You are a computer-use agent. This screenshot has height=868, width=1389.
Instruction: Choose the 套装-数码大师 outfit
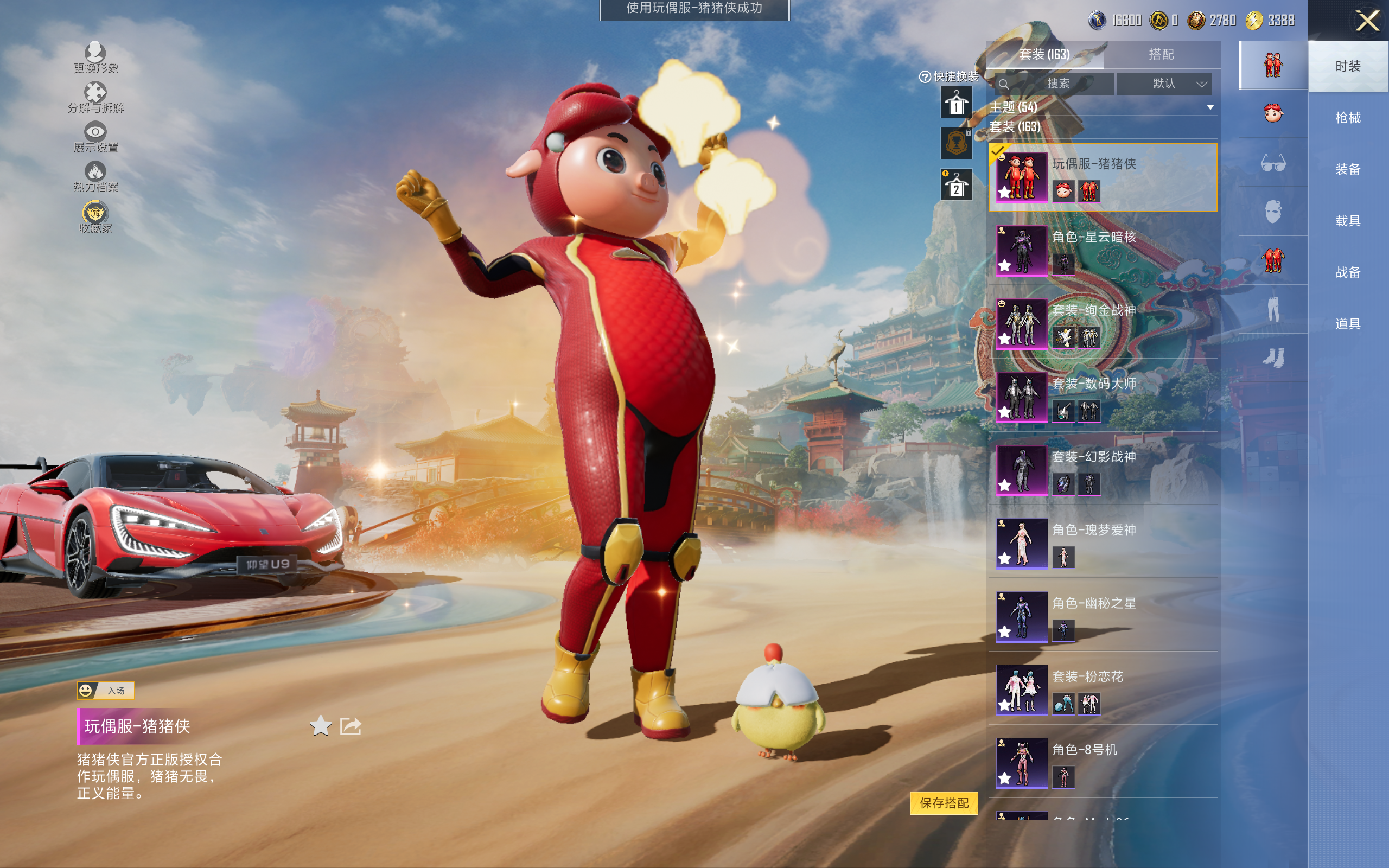(1102, 397)
